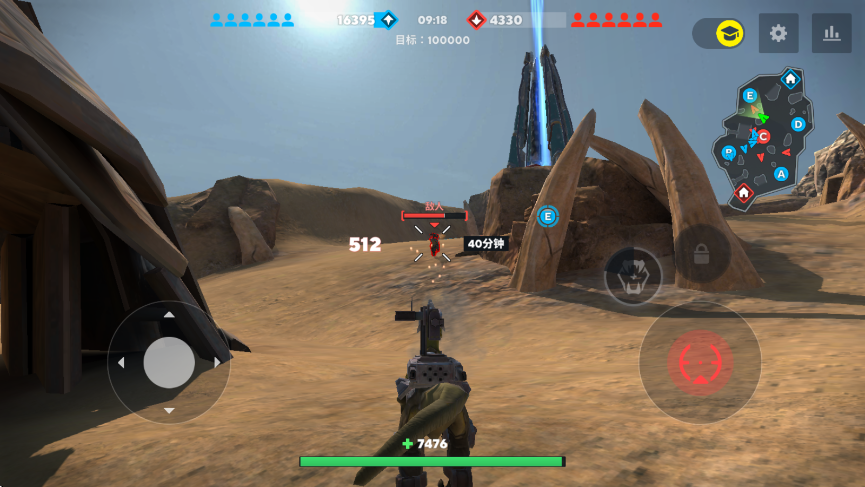865x487 pixels.
Task: Tap the virtual movement joystick
Action: click(169, 362)
